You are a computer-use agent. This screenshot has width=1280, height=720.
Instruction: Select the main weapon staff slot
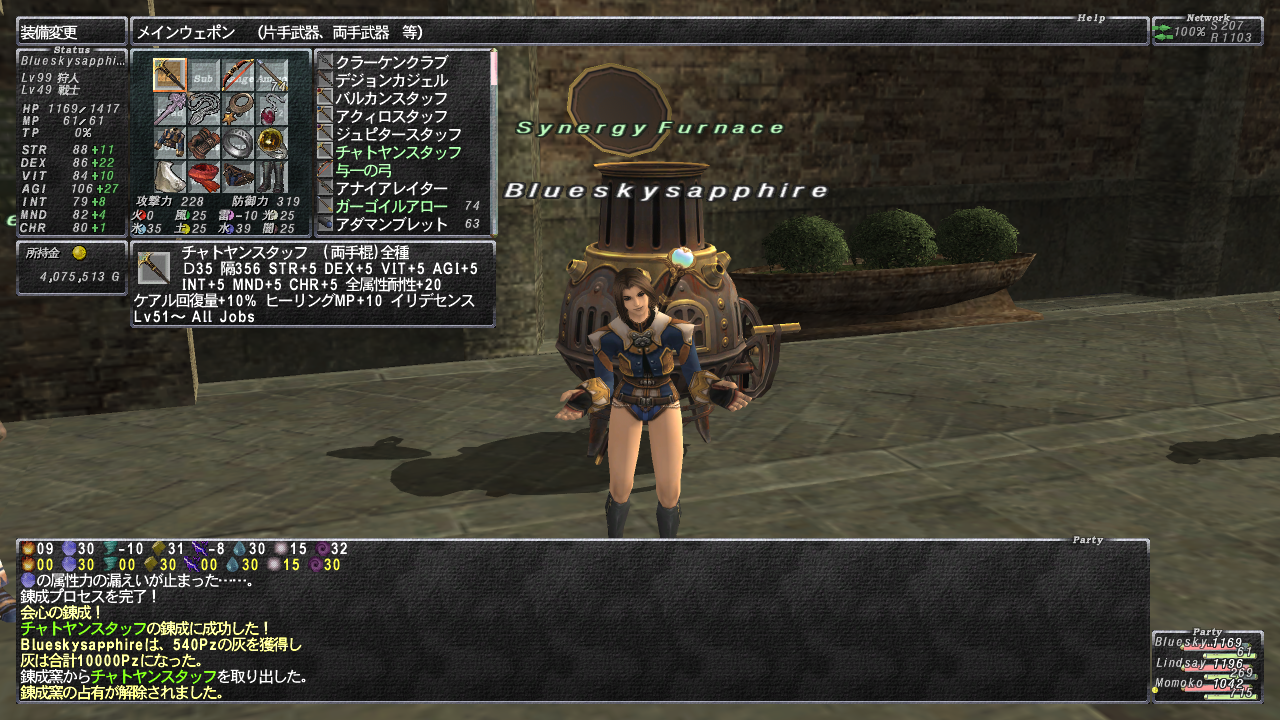coord(170,75)
